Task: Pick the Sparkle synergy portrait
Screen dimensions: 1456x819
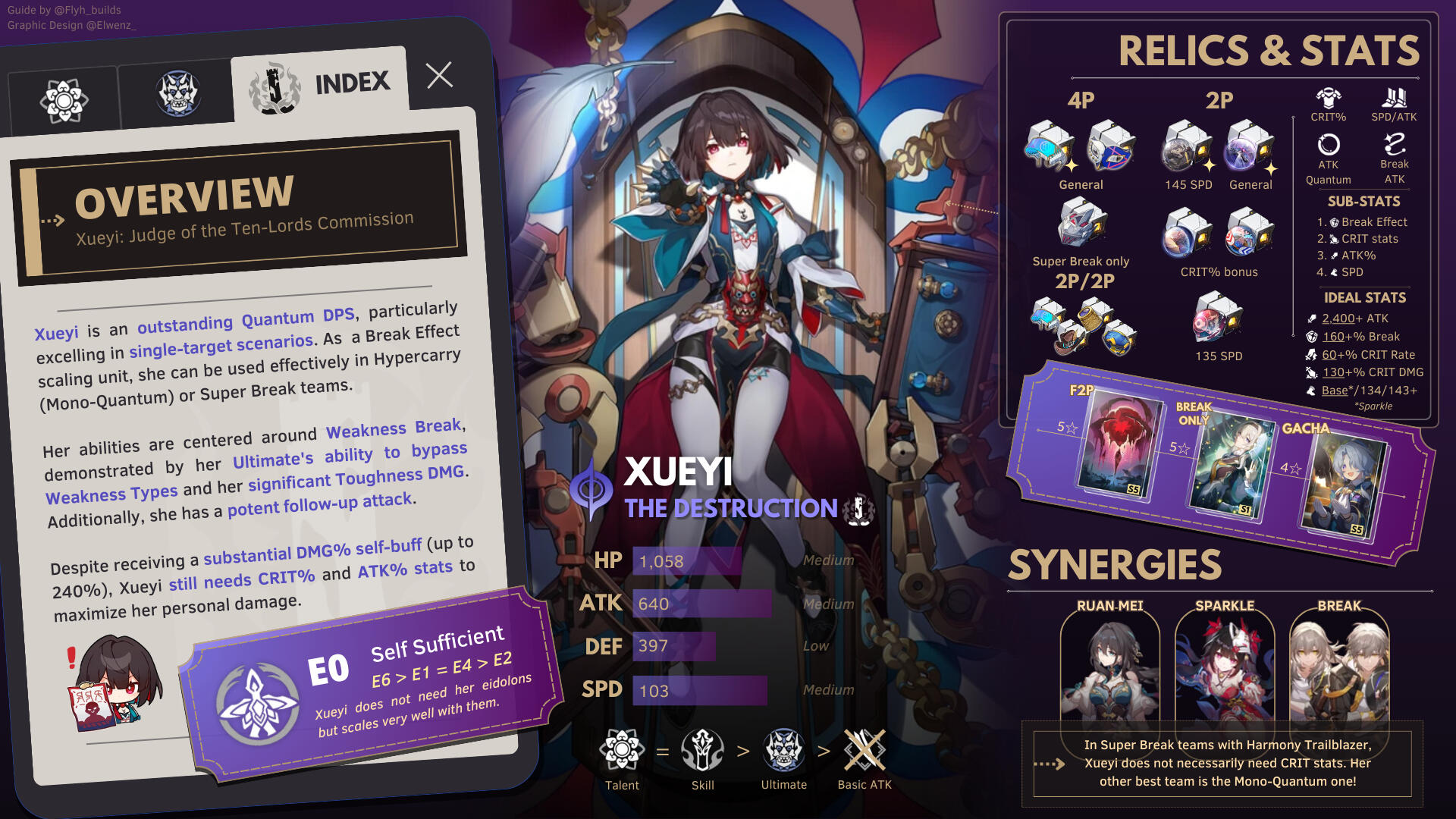Action: [x=1225, y=667]
